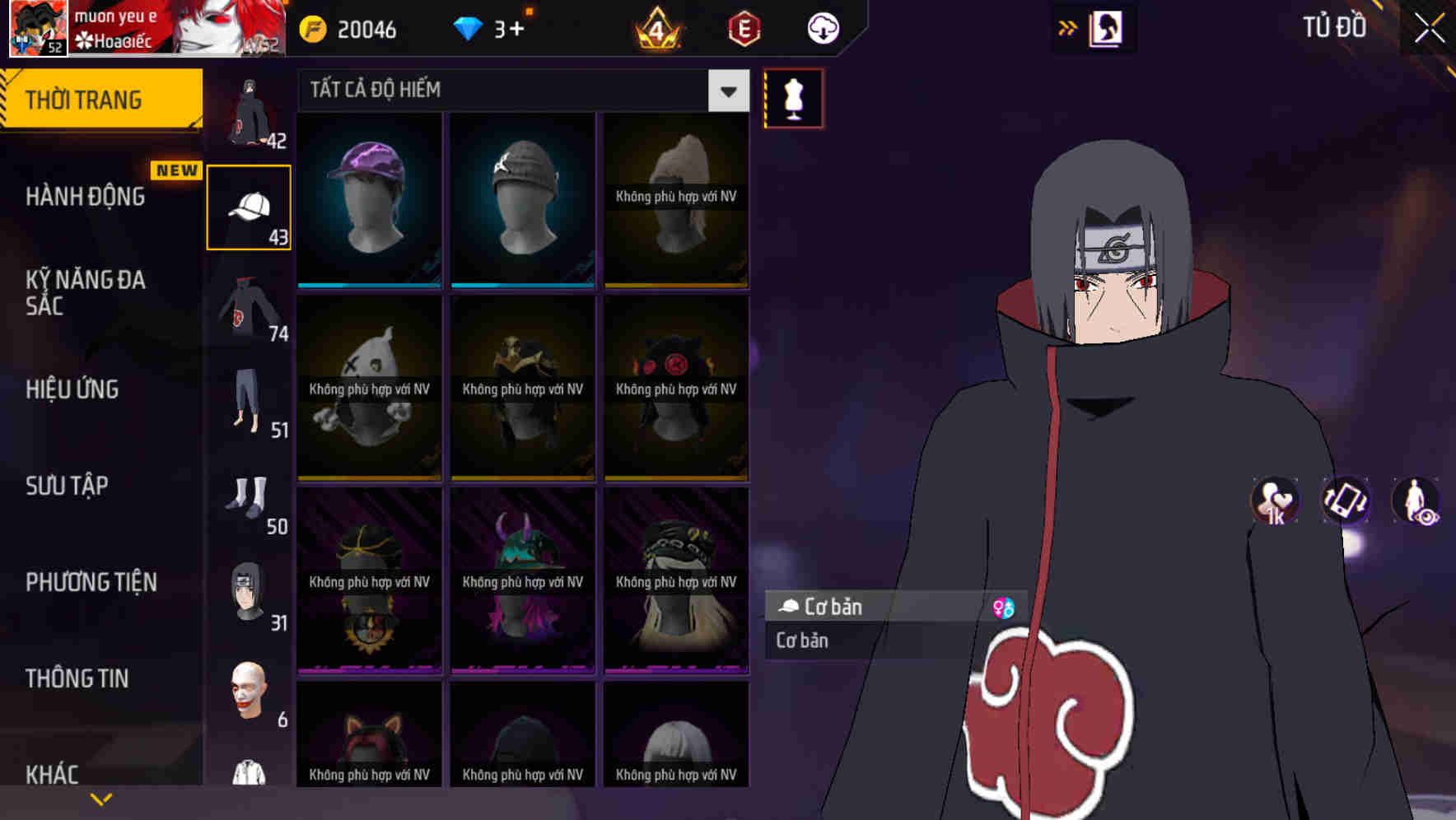Expand the bottom sidebar arrow
This screenshot has height=820, width=1456.
(100, 799)
